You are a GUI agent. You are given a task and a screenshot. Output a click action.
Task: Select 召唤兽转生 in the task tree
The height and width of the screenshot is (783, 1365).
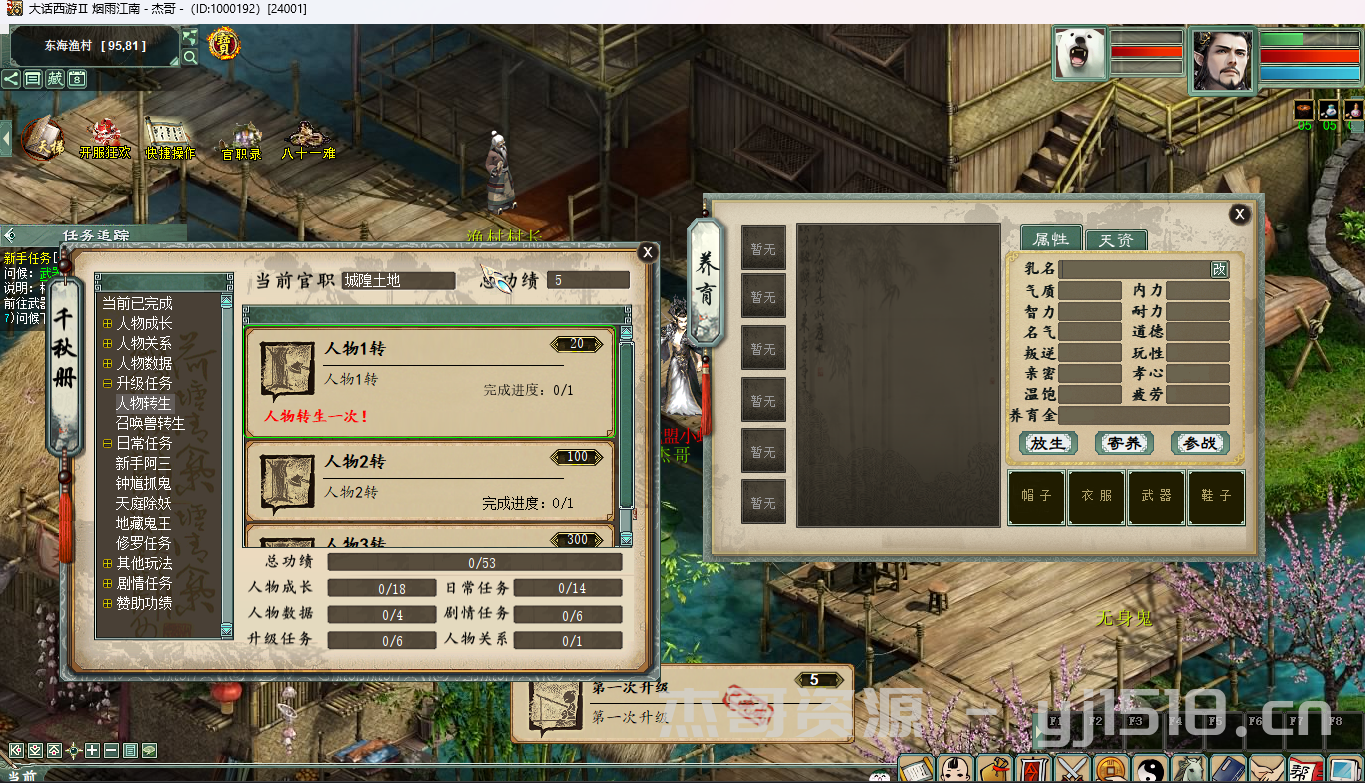[150, 423]
